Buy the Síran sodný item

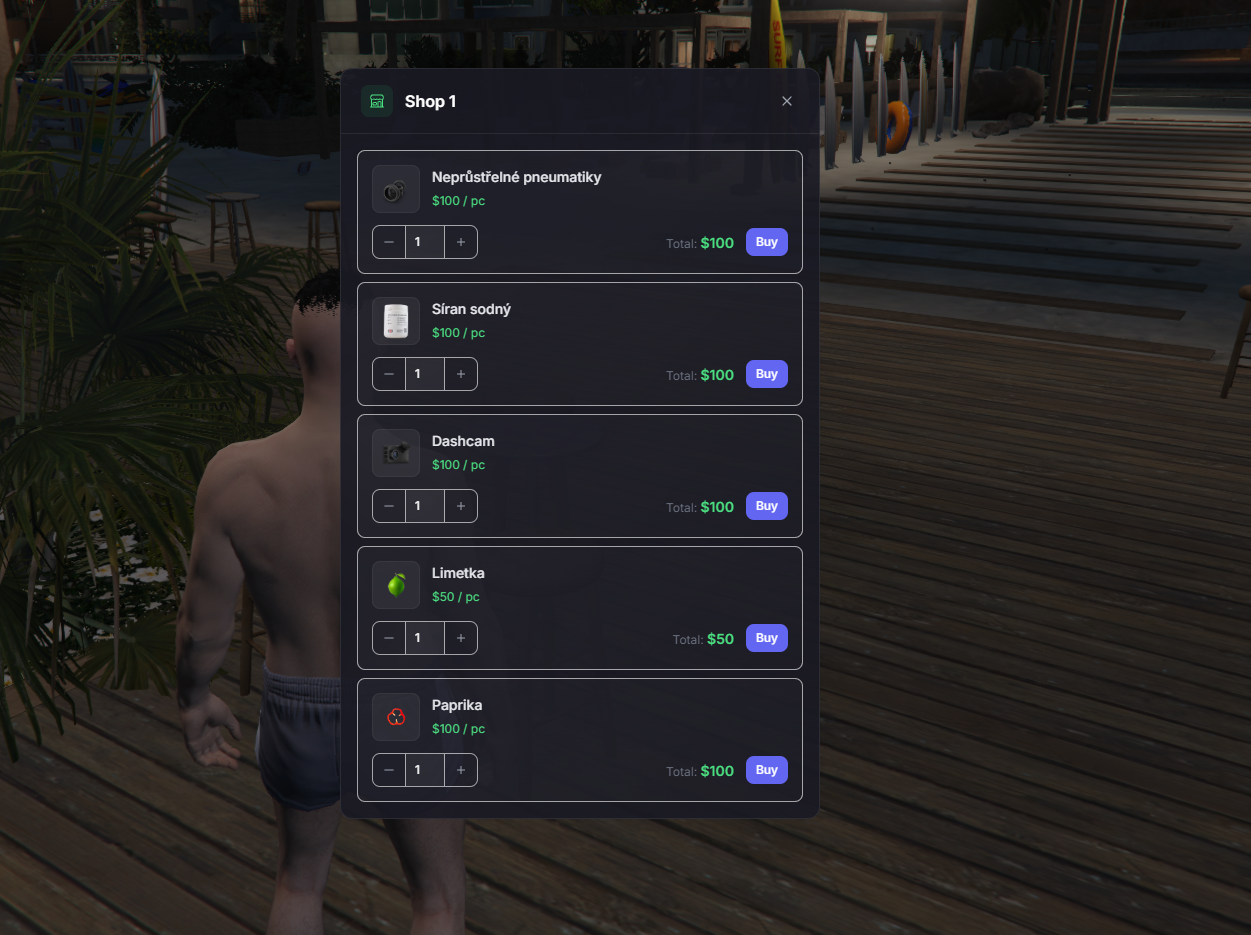click(766, 374)
